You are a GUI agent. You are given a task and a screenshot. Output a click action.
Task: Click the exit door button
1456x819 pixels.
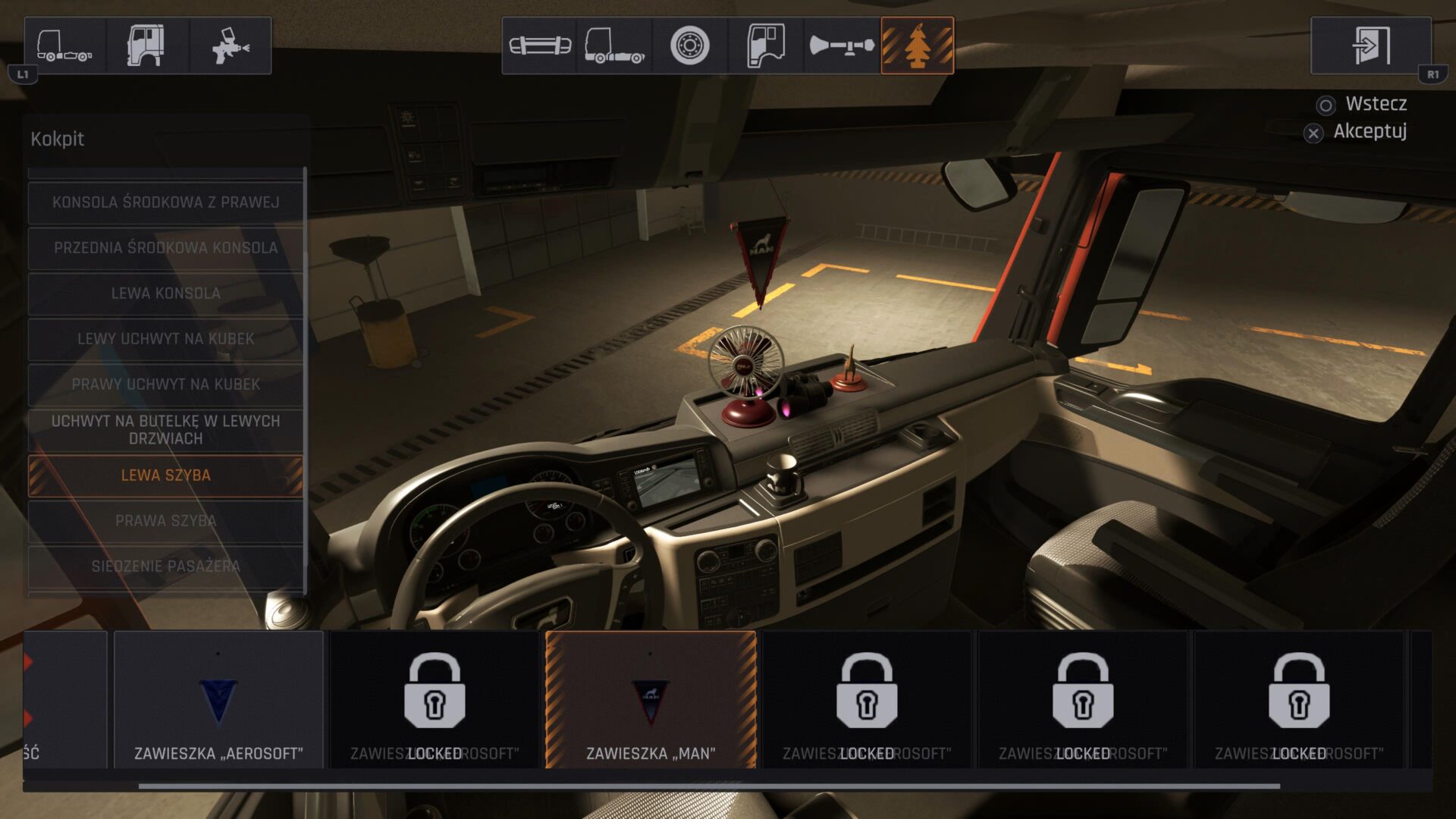tap(1370, 45)
